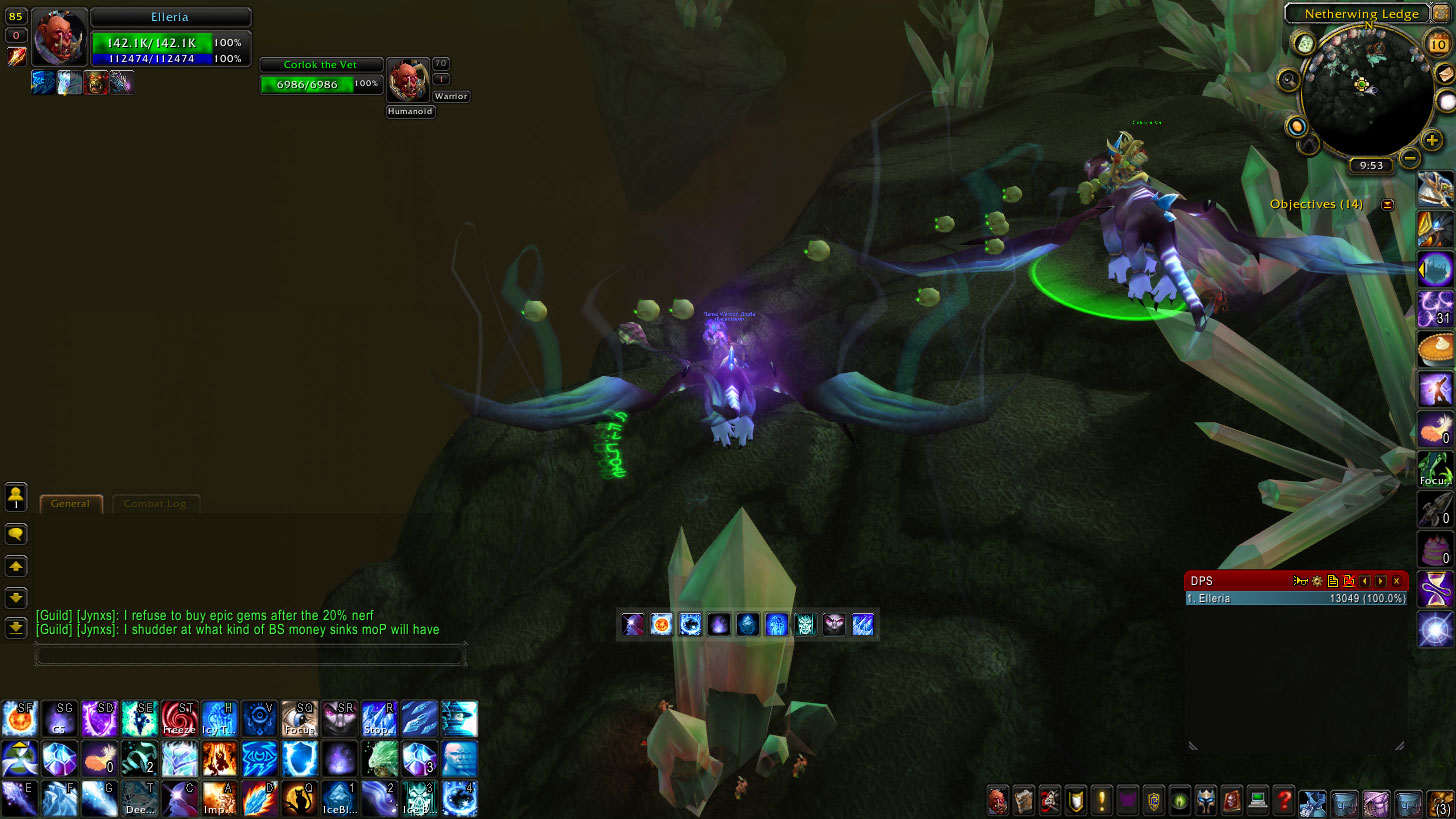Select Elleria's row in the DPS meter
This screenshot has height=819, width=1456.
[1295, 598]
